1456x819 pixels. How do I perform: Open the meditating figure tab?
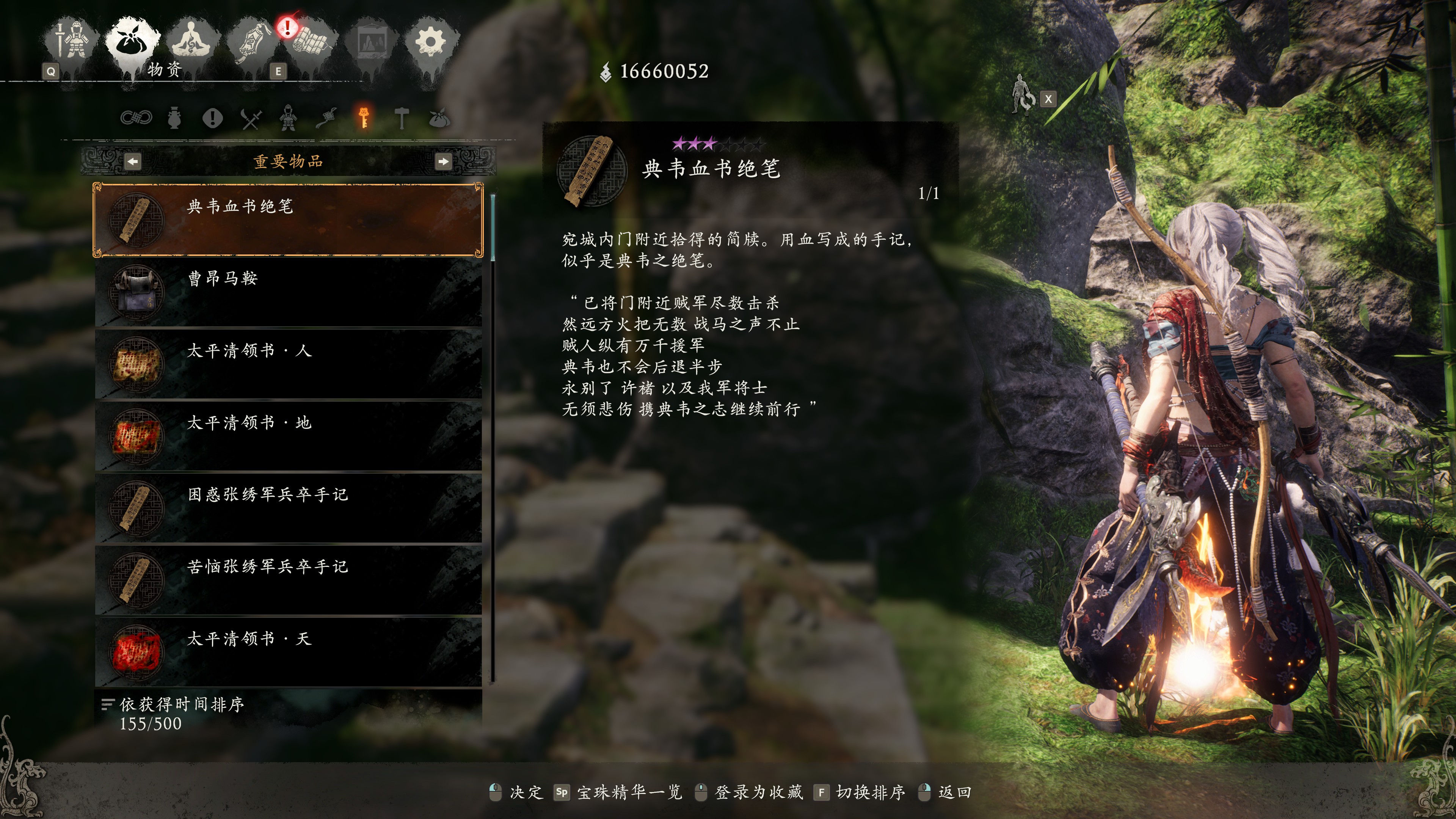coord(191,41)
